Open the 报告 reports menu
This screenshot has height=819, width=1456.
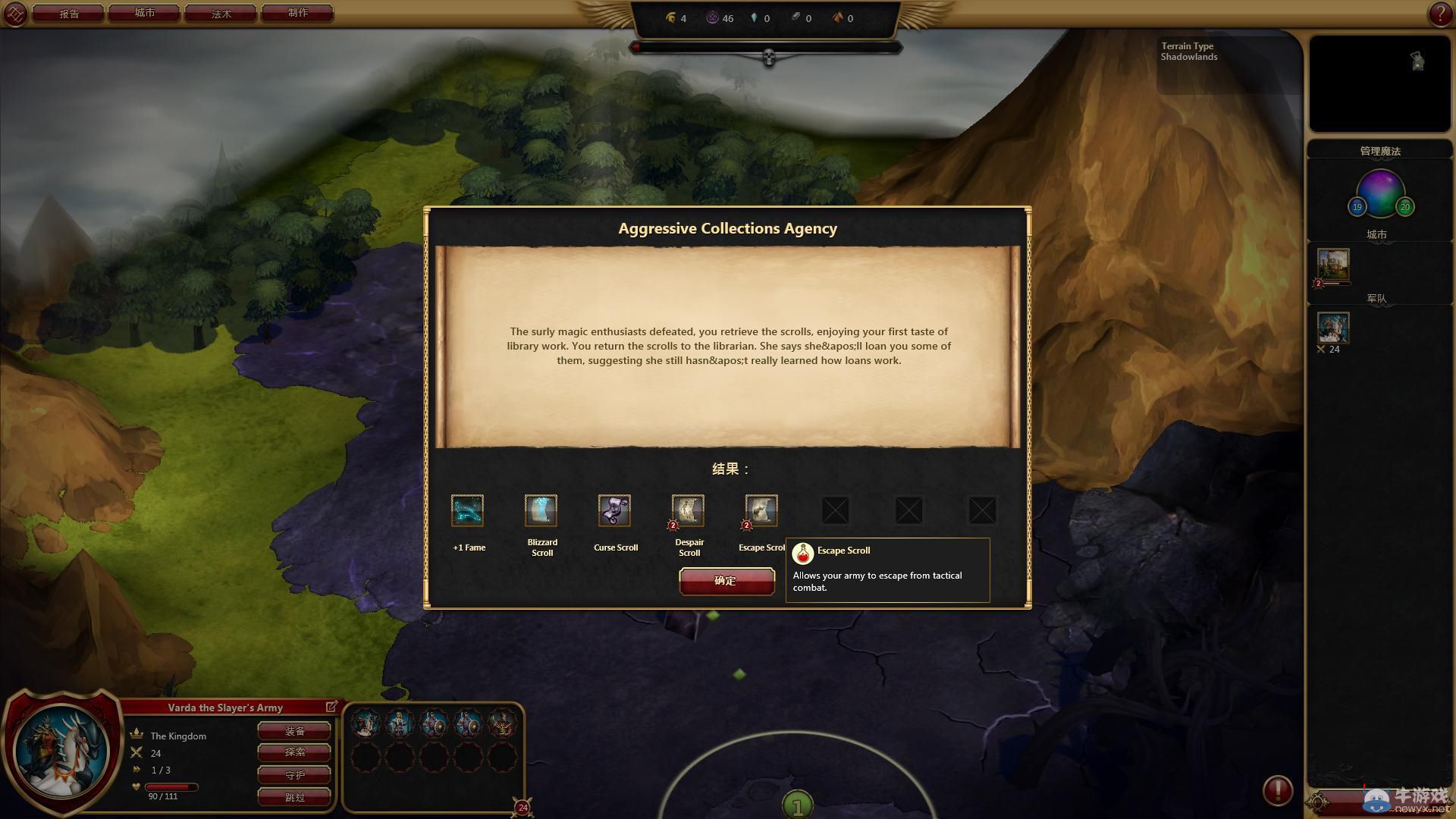coord(68,13)
